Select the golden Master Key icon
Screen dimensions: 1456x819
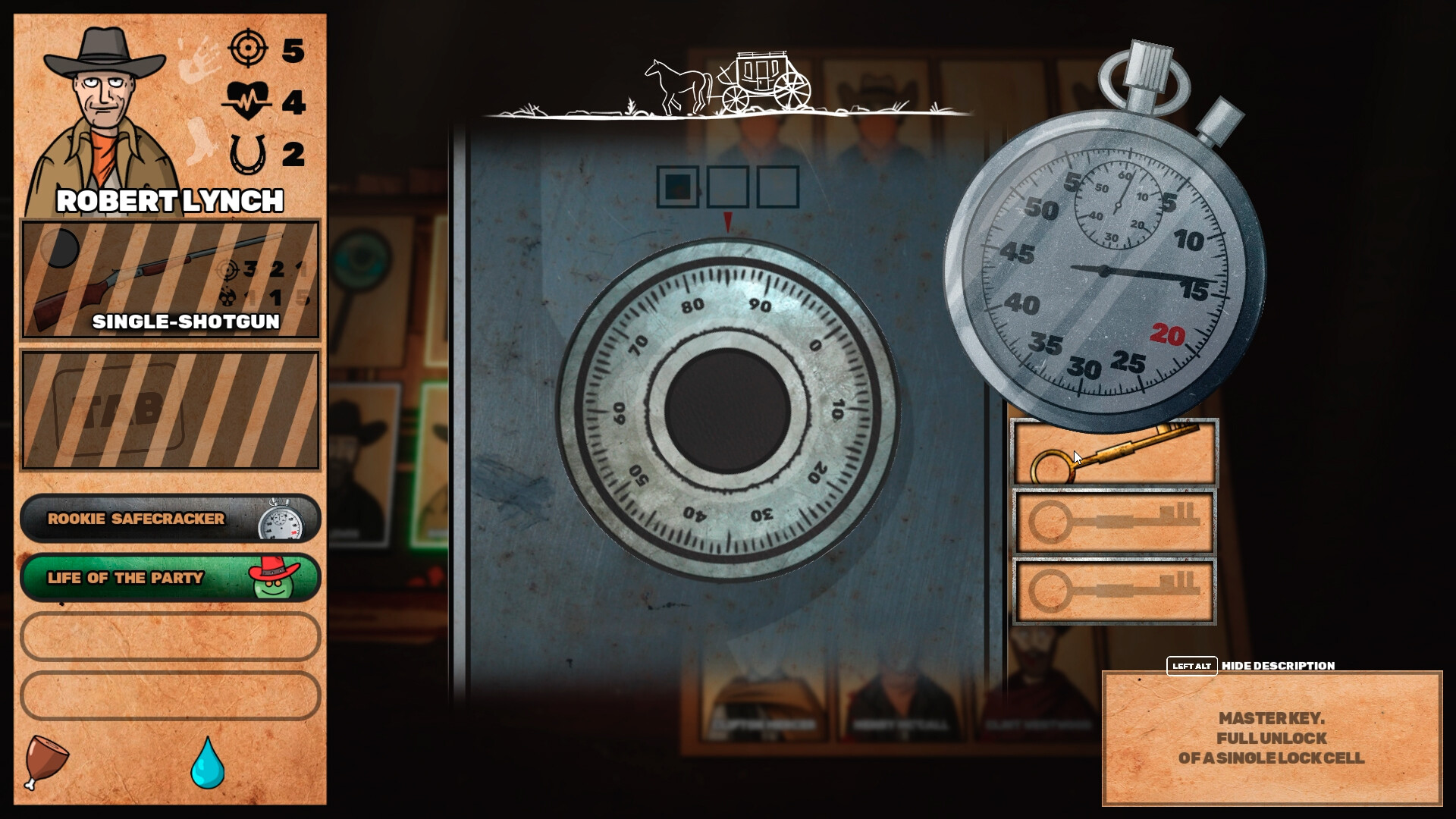pos(1113,453)
